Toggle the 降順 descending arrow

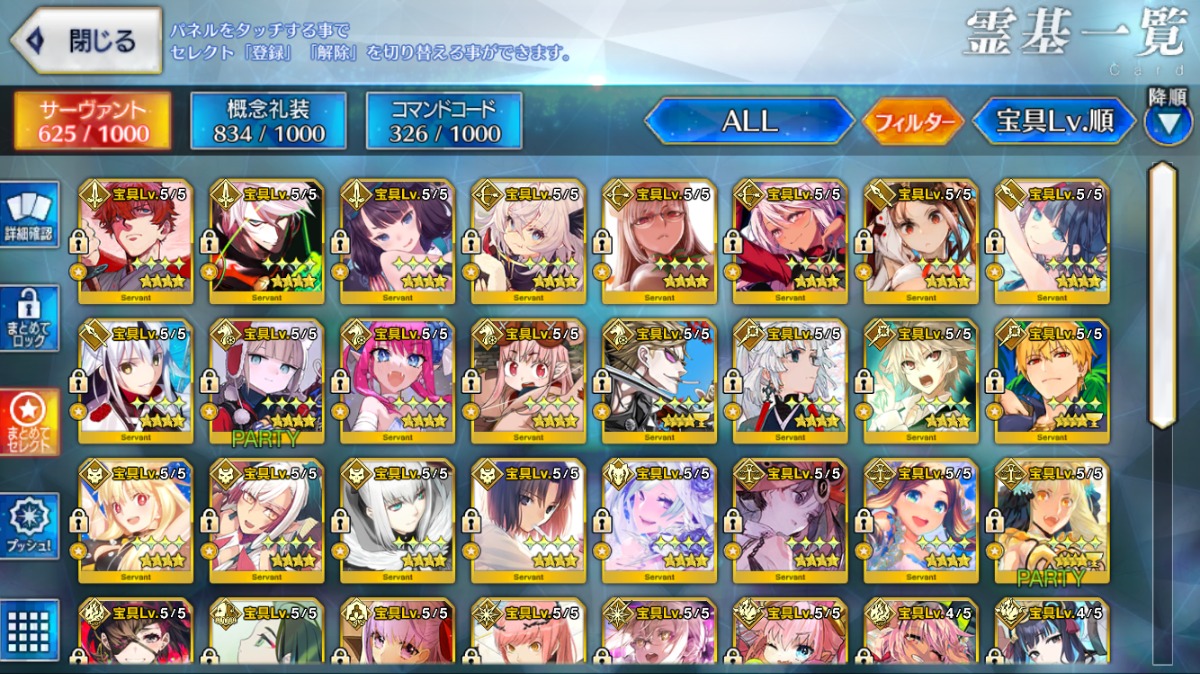(x=1167, y=122)
